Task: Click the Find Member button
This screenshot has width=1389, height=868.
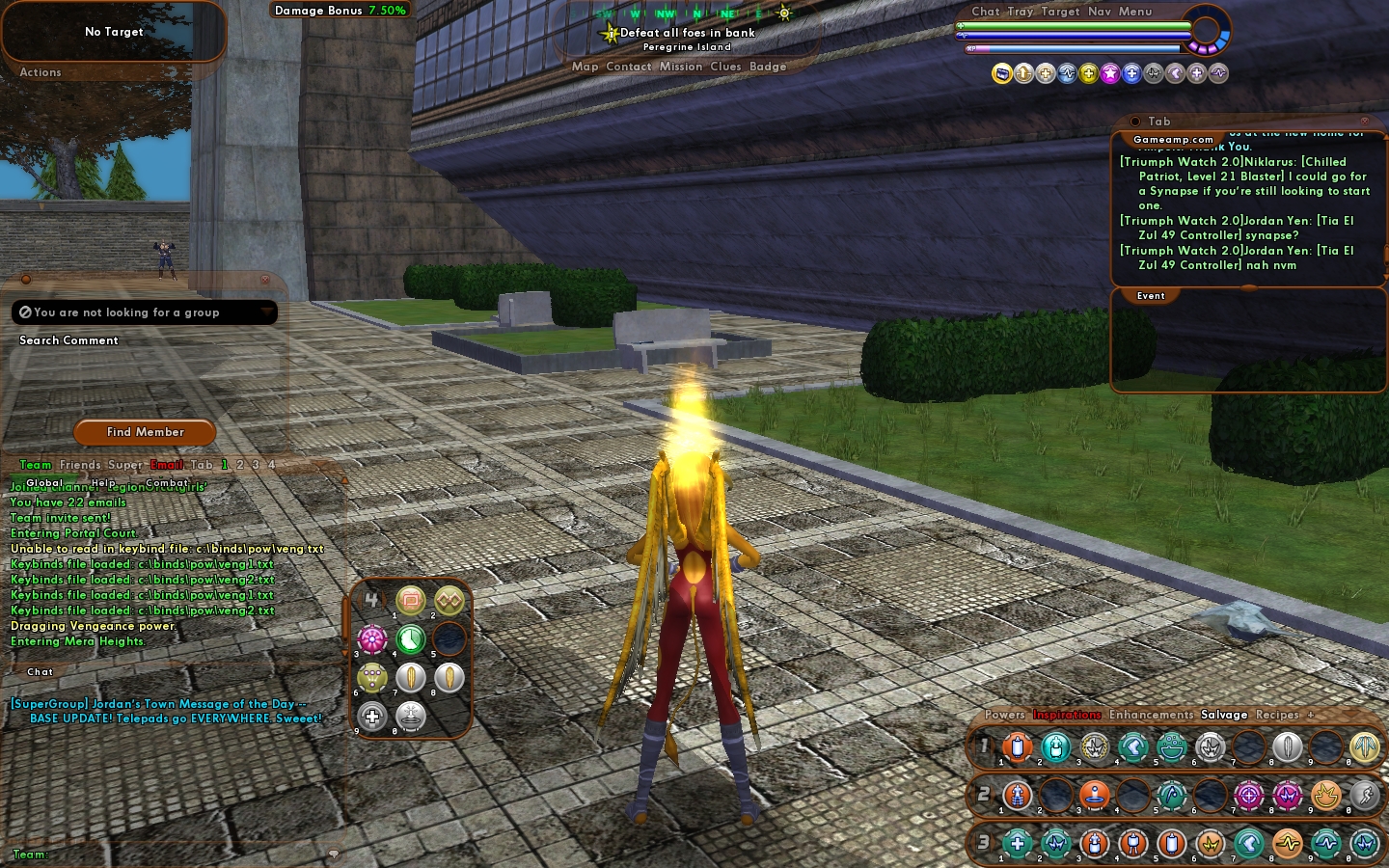Action: pyautogui.click(x=145, y=432)
